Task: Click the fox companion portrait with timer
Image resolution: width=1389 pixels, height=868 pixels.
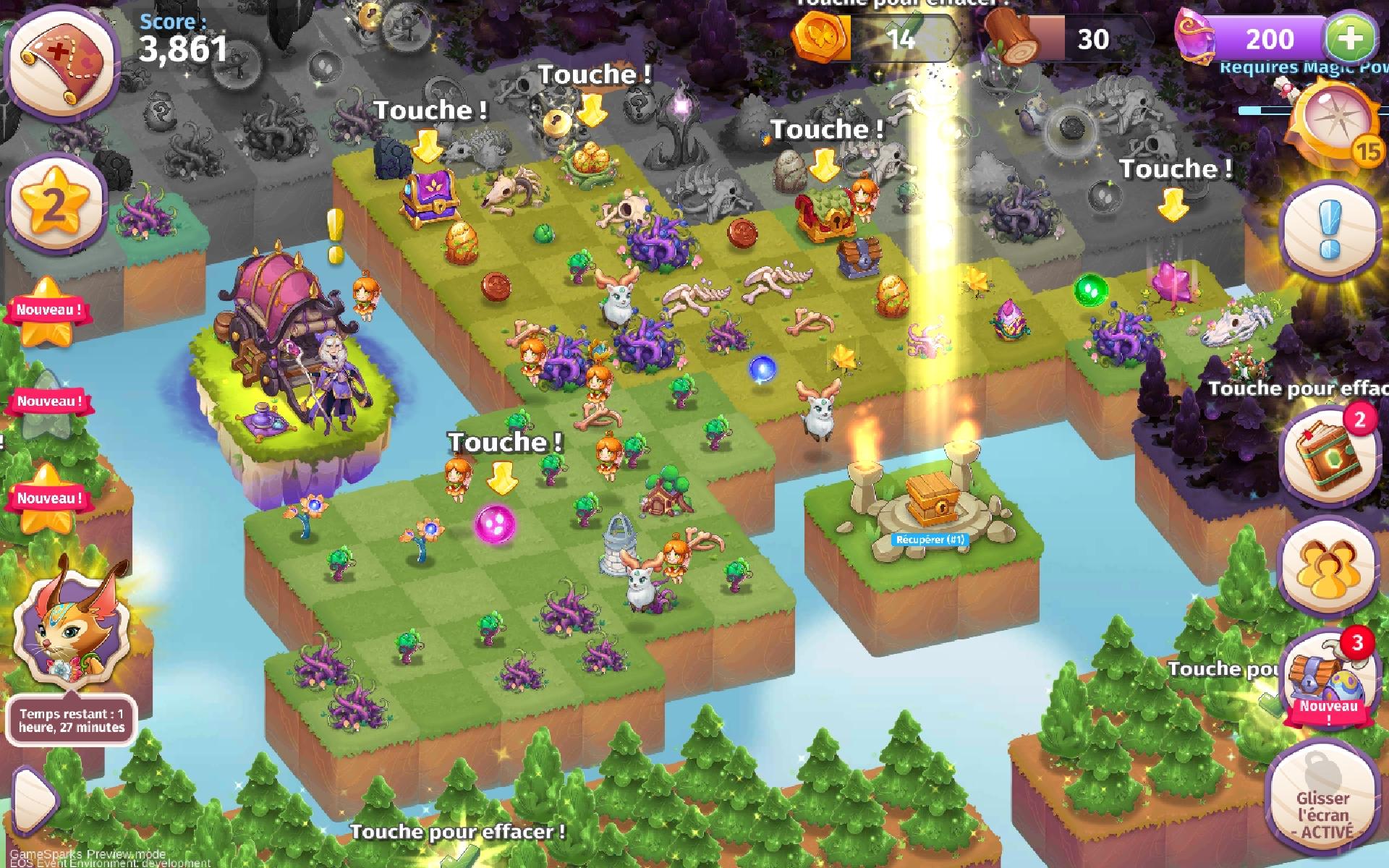Action: click(69, 637)
